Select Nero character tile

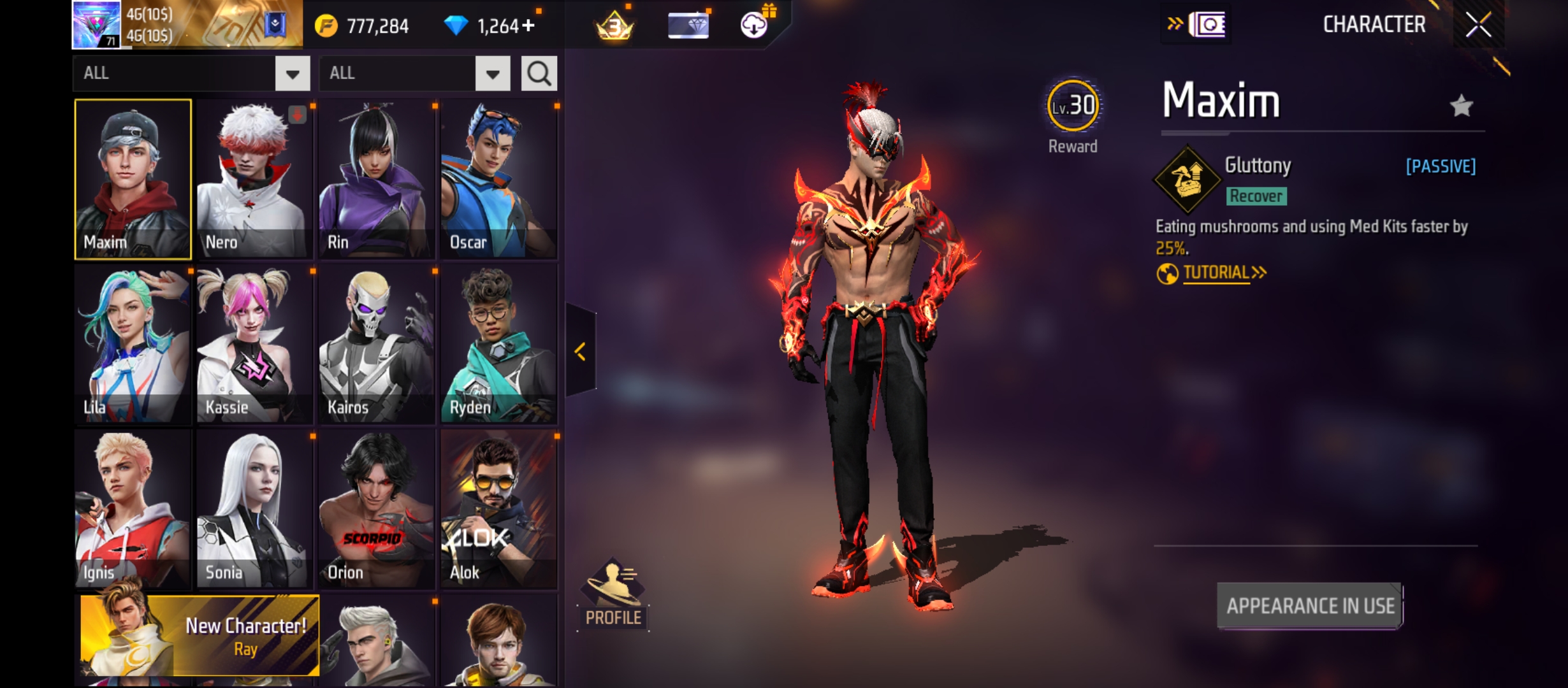[254, 179]
